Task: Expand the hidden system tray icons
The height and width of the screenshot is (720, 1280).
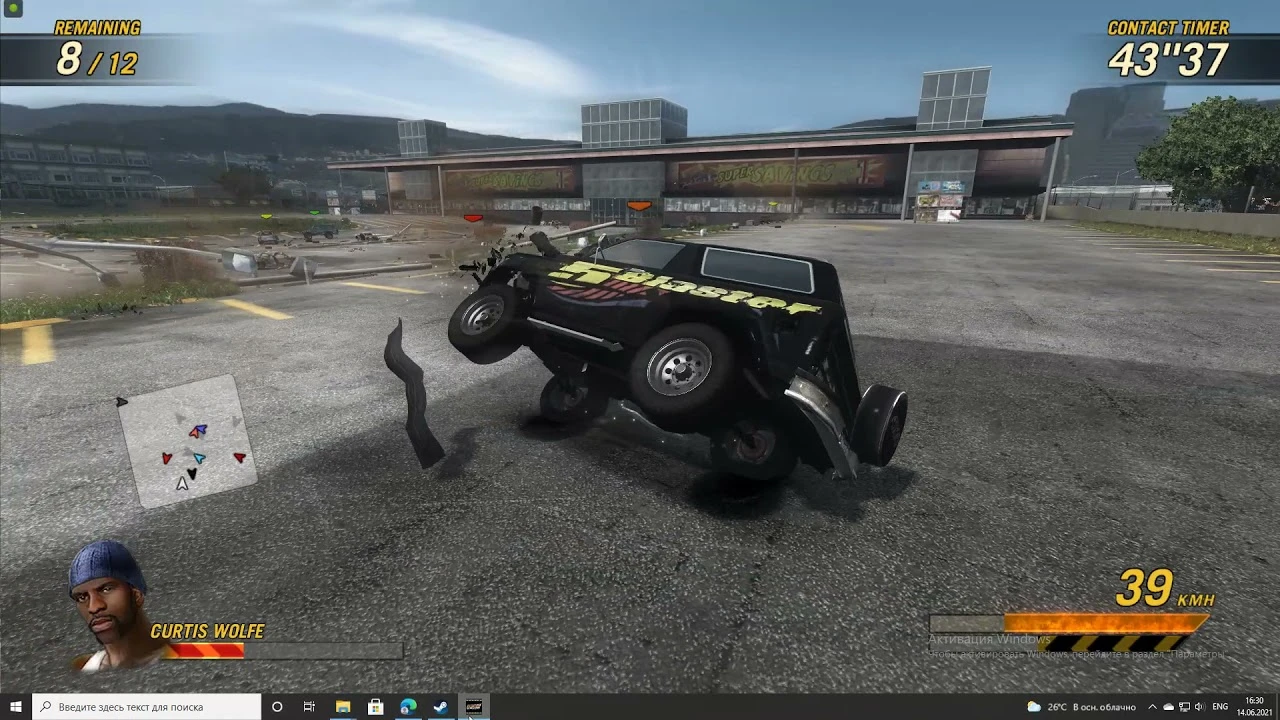Action: 1150,707
